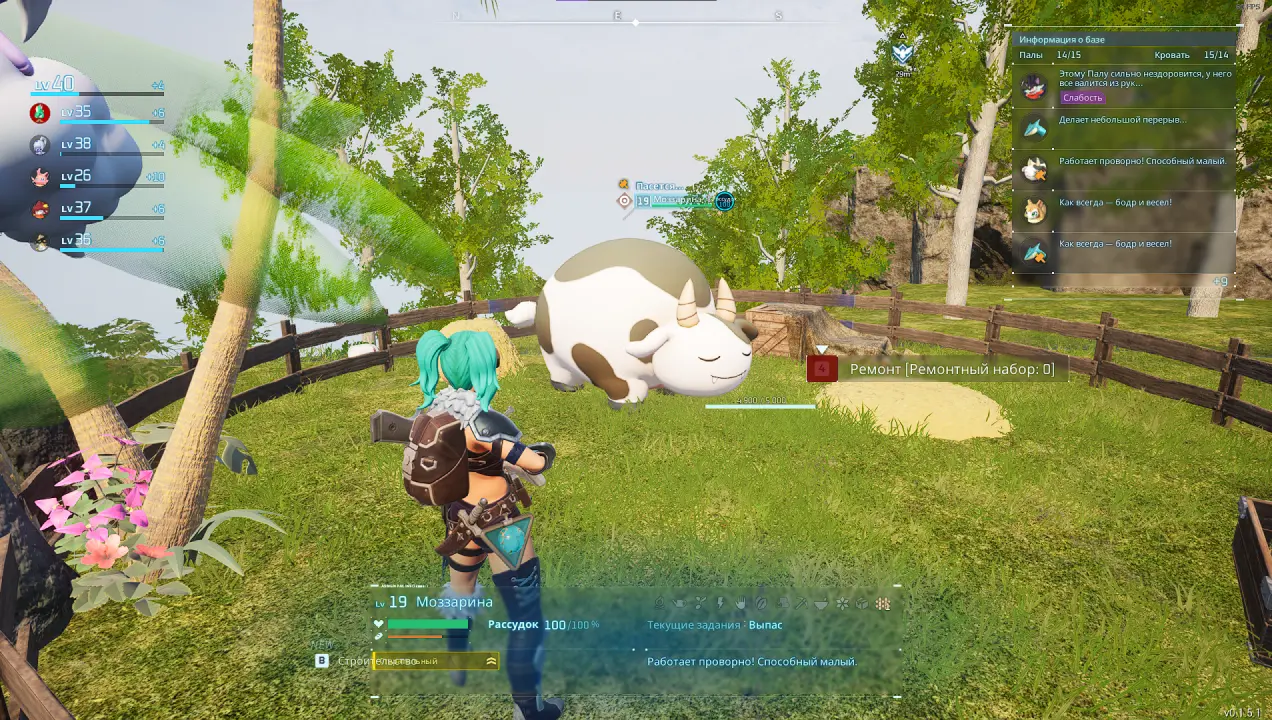
Task: Expand the +9 remaining base pals
Action: coord(1220,282)
